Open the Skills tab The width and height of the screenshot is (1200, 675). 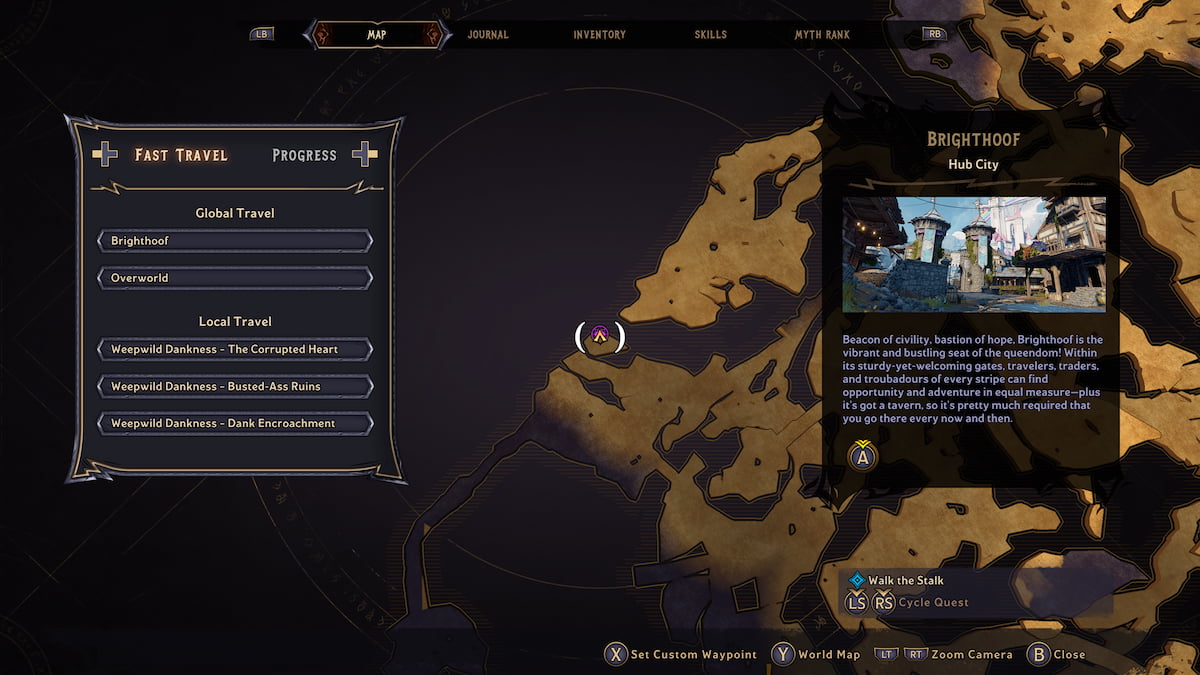711,35
